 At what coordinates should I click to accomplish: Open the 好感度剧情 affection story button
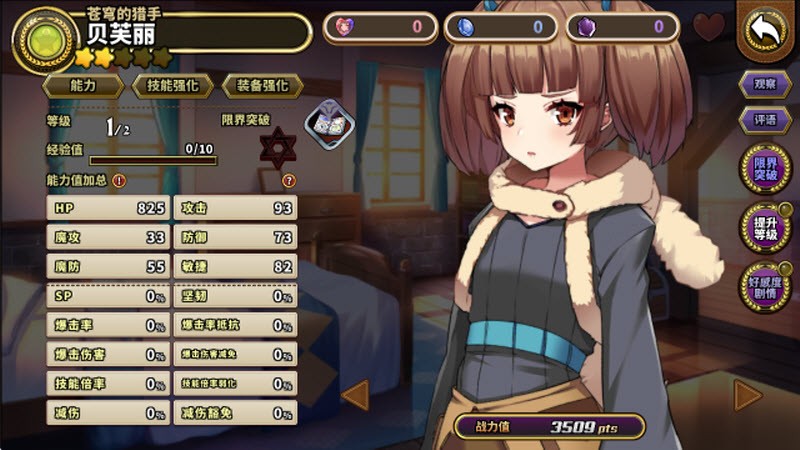tap(766, 283)
